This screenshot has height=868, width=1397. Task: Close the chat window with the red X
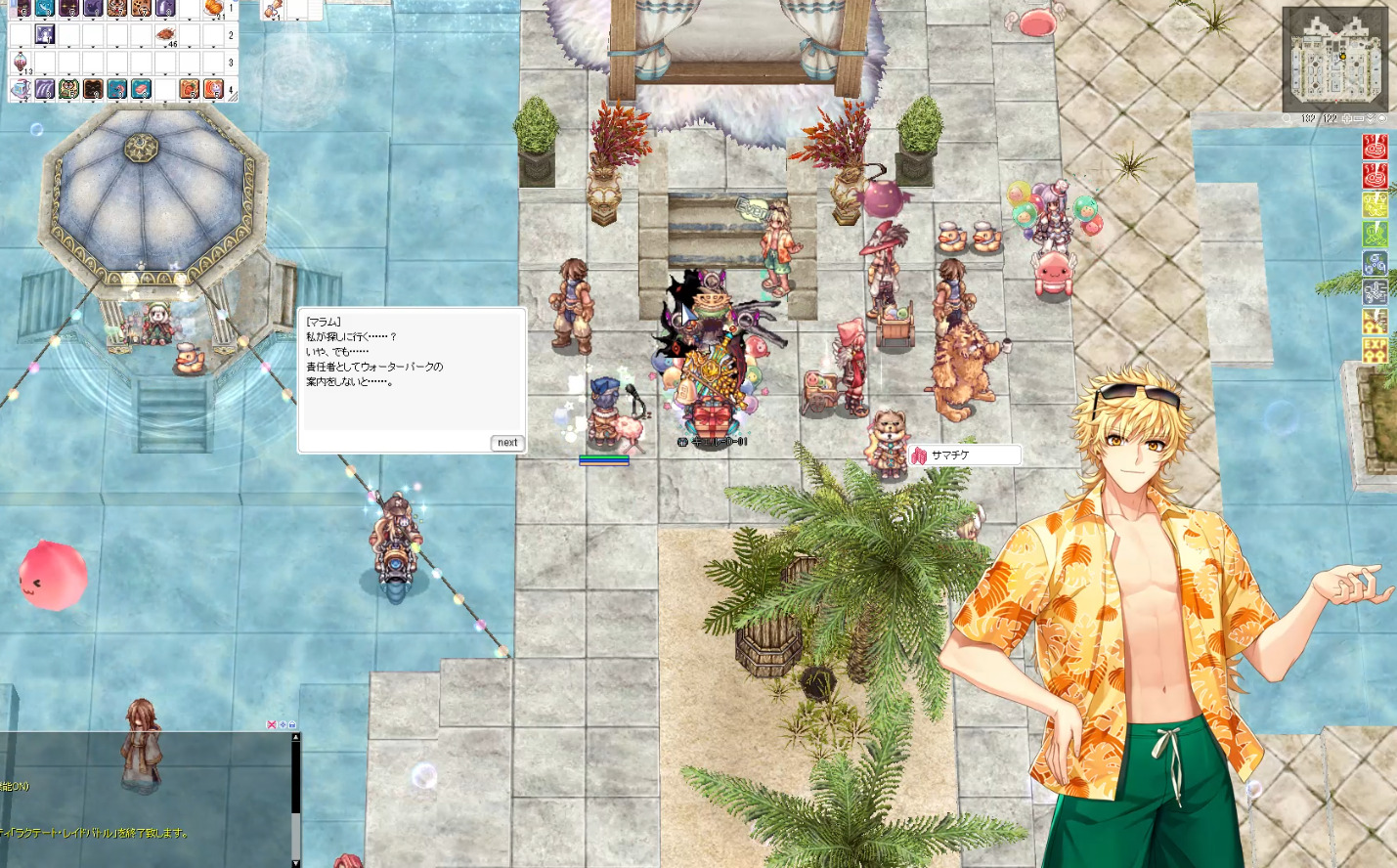pos(272,724)
